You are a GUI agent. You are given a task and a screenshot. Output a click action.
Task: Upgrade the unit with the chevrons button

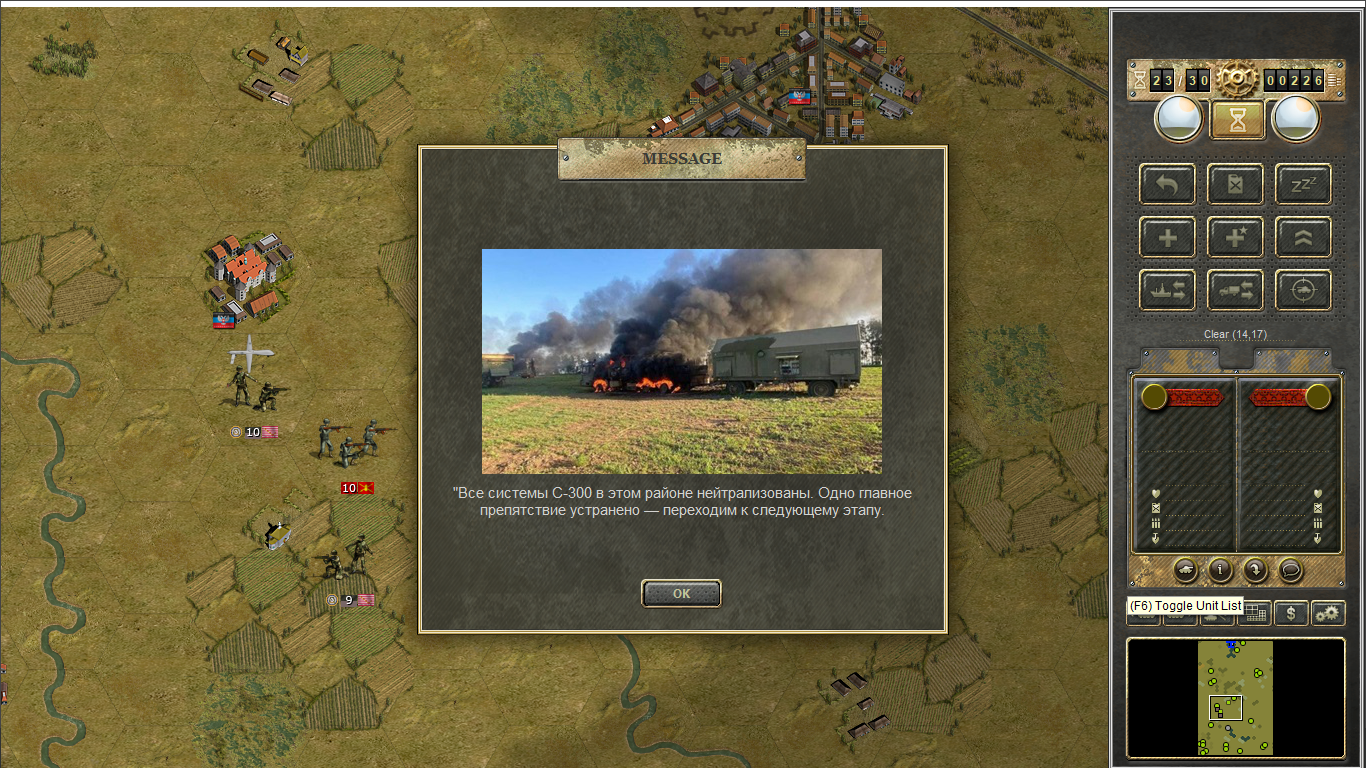tap(1303, 238)
